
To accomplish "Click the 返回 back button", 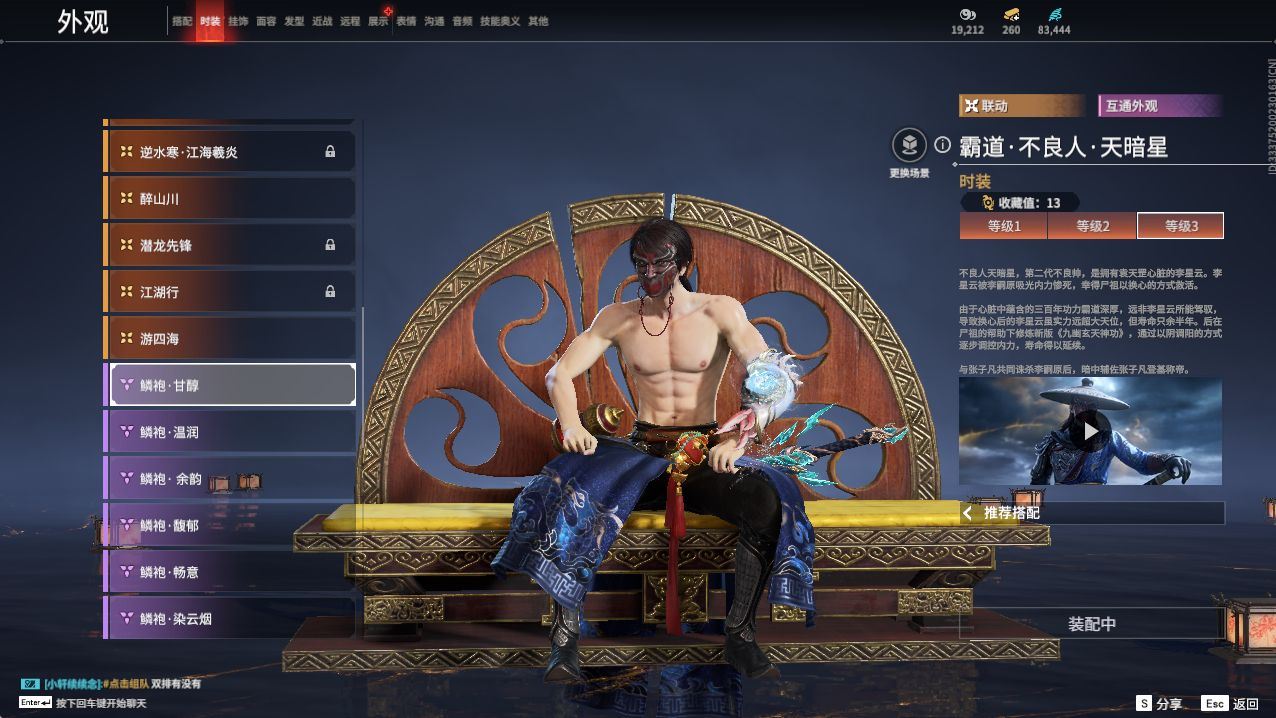I will pyautogui.click(x=1231, y=704).
